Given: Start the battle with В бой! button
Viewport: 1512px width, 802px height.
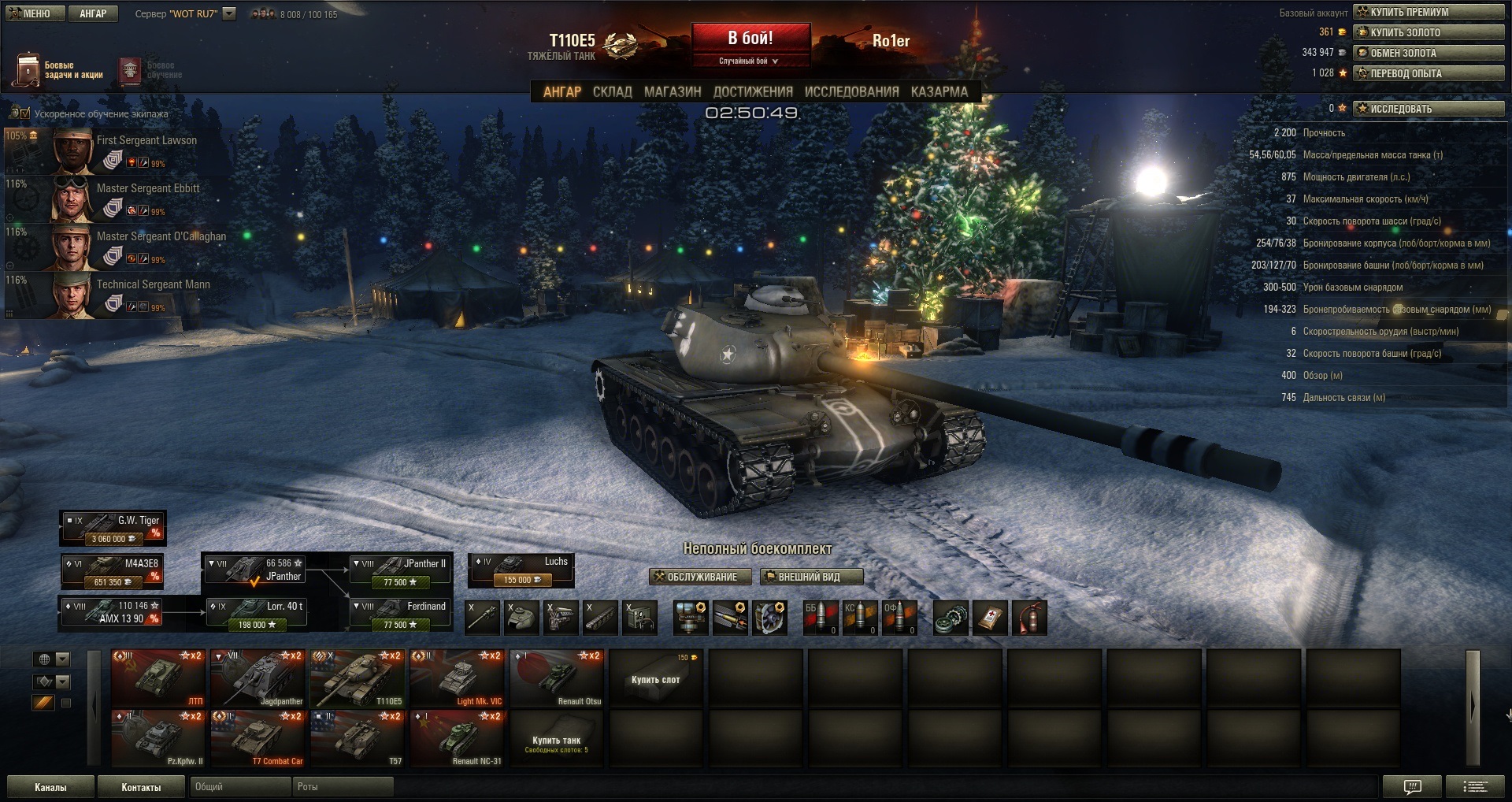Looking at the screenshot, I should [750, 39].
